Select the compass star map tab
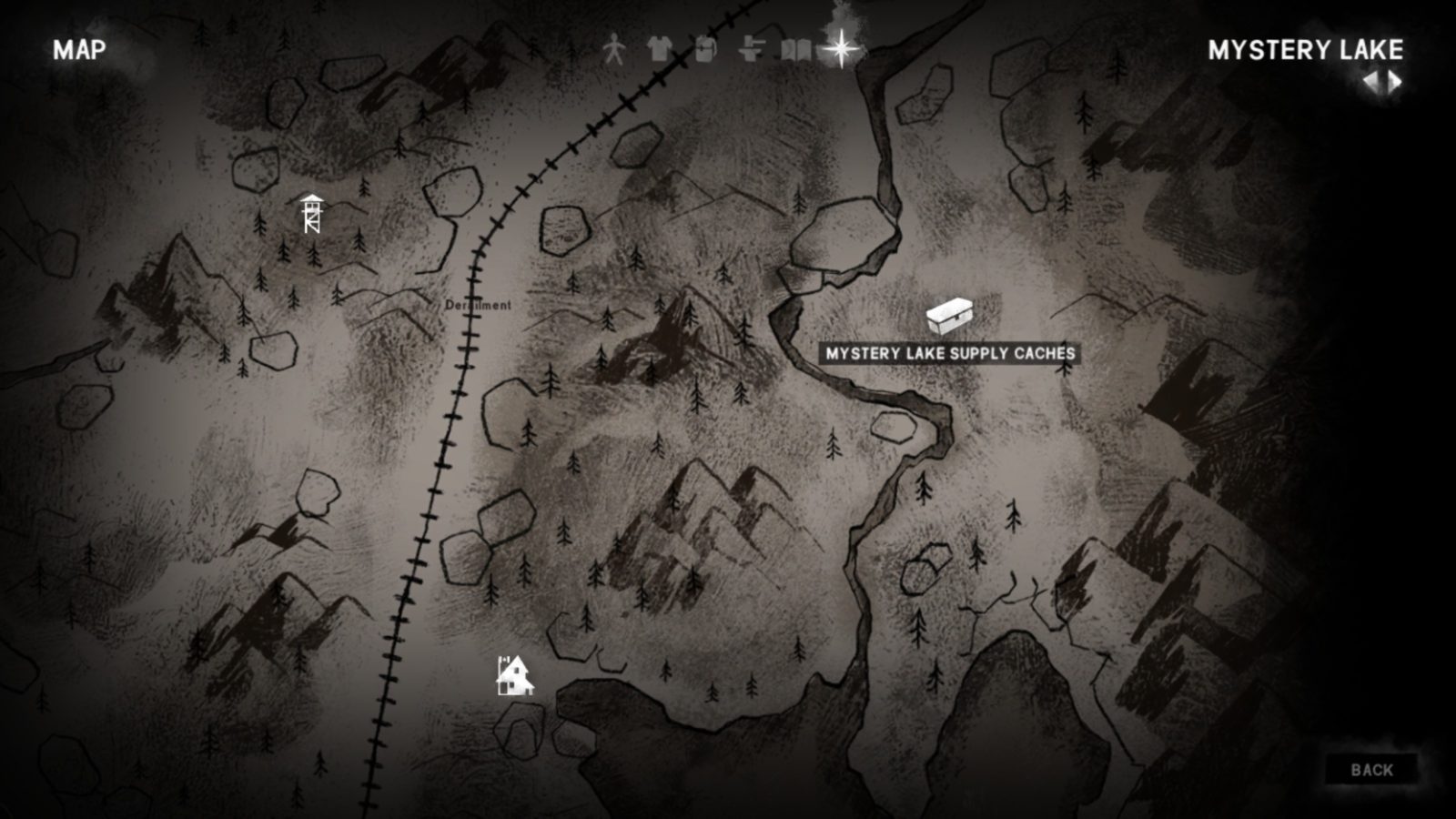 [843, 47]
